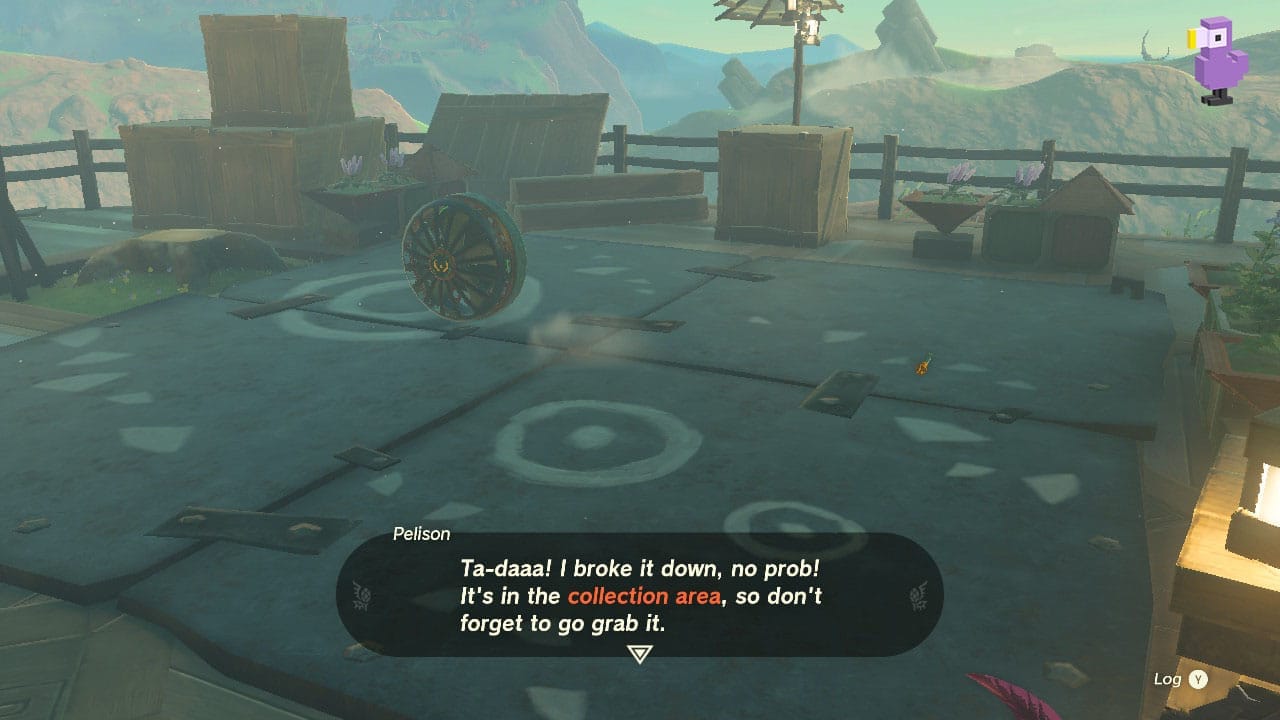1280x720 pixels.
Task: Click the single crate in the middle
Action: (782, 180)
